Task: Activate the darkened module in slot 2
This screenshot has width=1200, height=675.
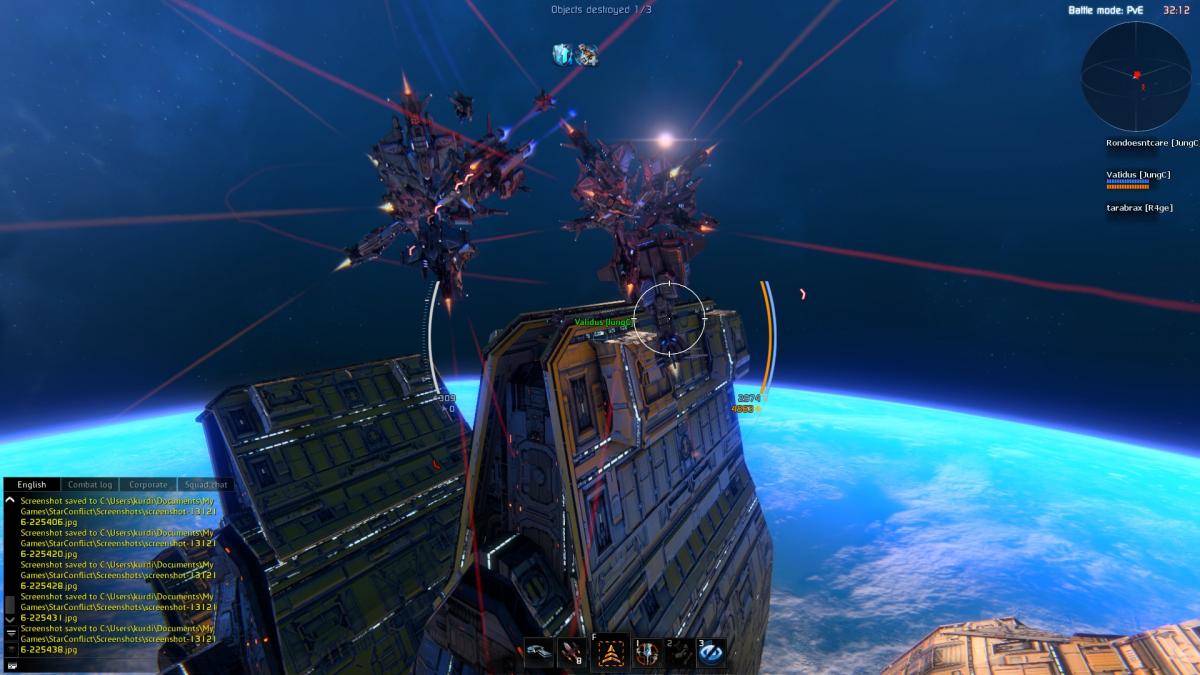Action: pos(681,652)
